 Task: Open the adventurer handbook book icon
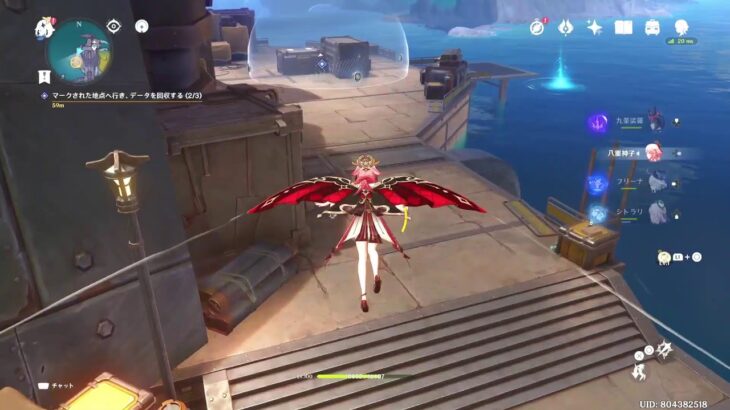pos(623,27)
